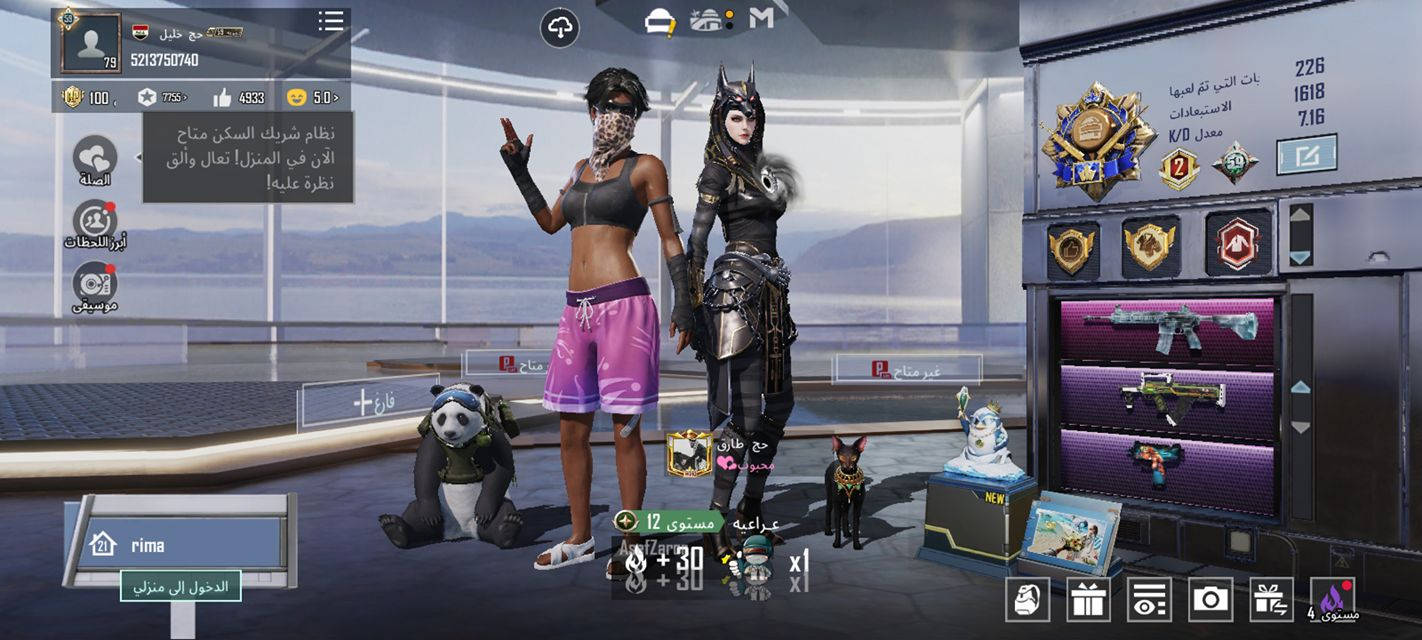Open the purple flame level 4 icon

coord(1333,599)
